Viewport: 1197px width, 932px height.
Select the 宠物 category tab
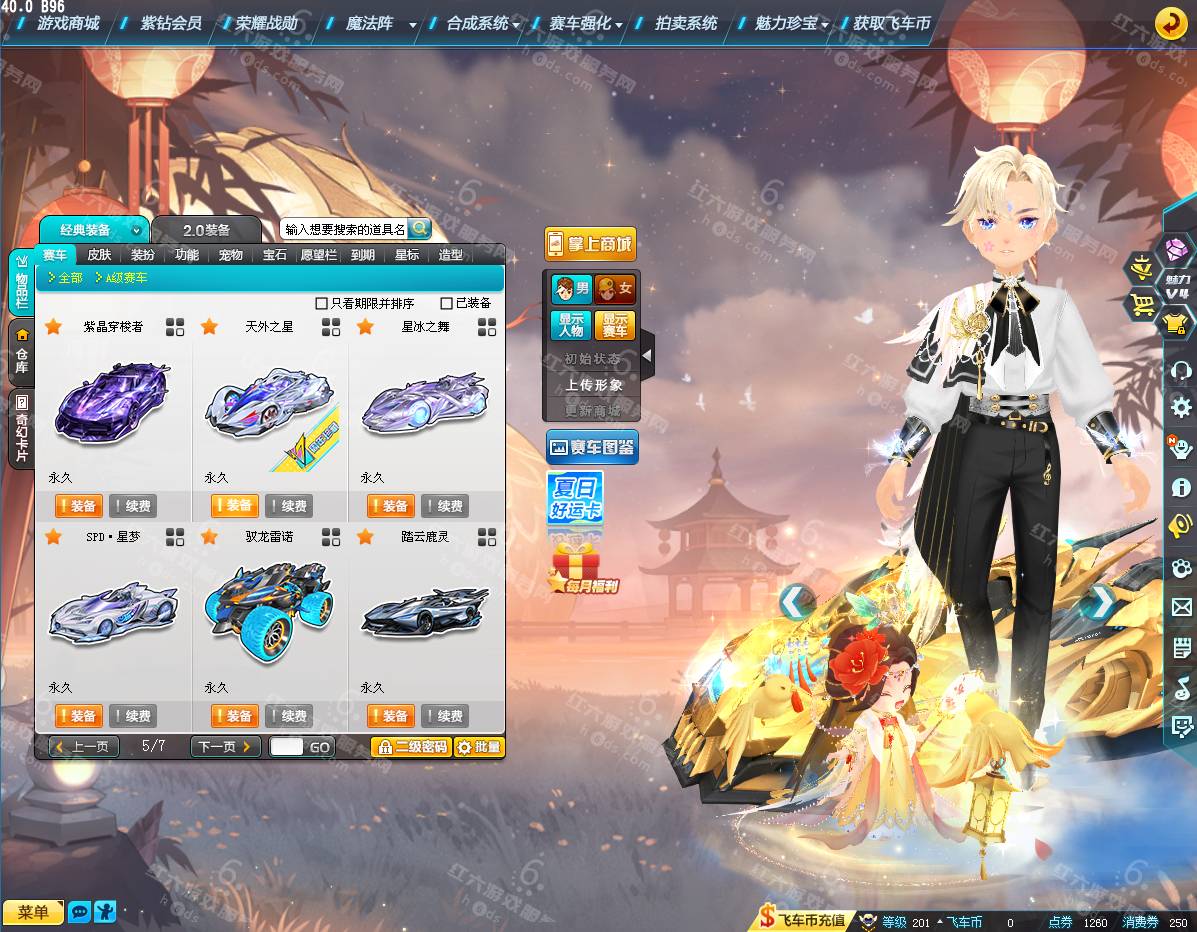(x=231, y=255)
